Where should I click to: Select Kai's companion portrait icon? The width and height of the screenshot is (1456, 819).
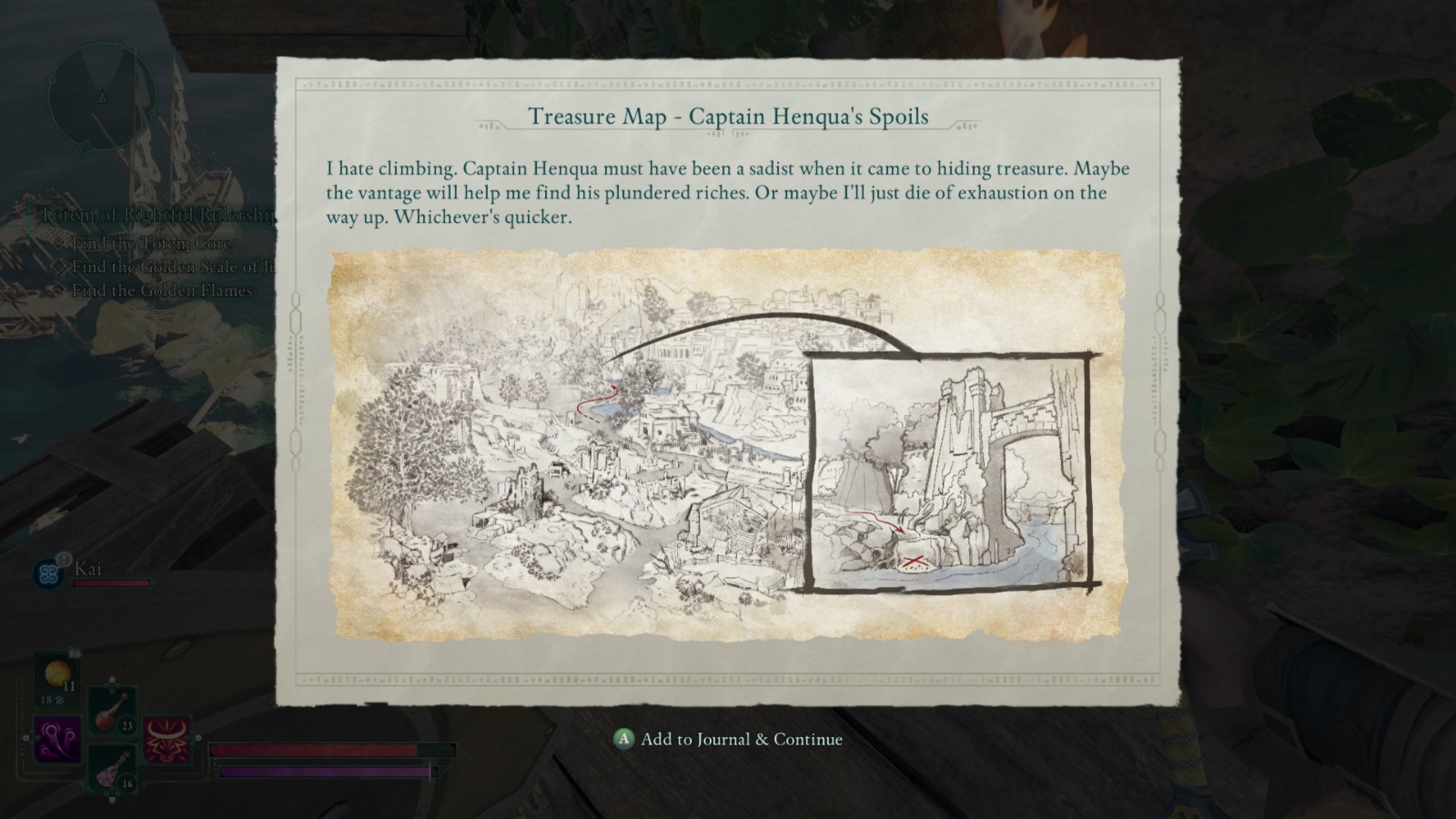47,571
